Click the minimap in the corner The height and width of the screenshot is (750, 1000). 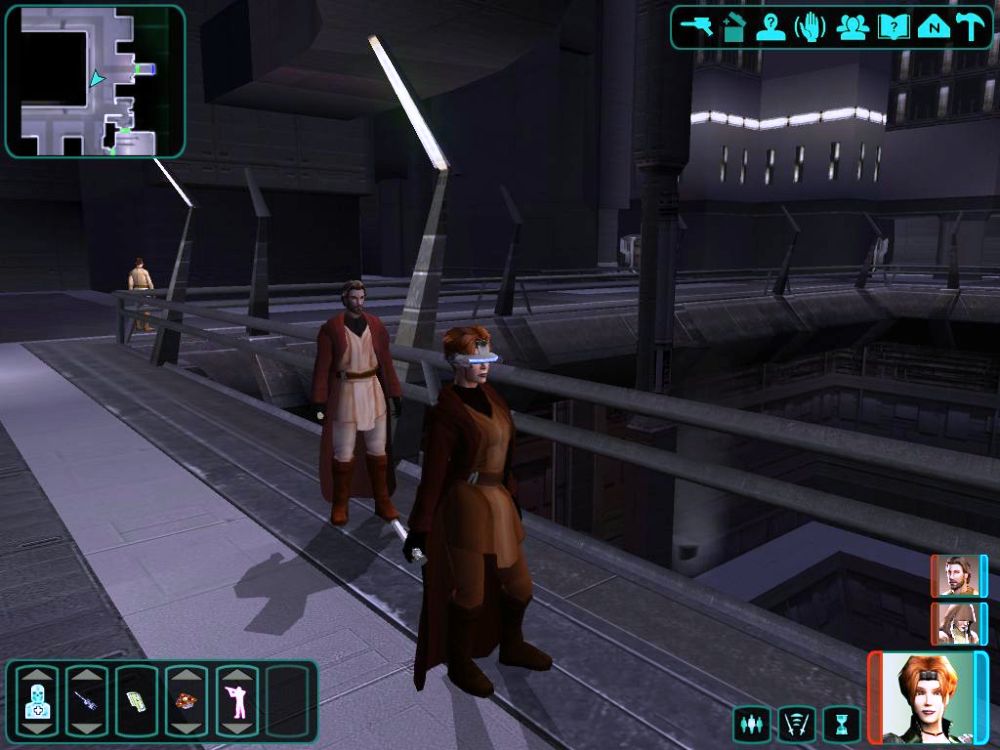point(95,81)
